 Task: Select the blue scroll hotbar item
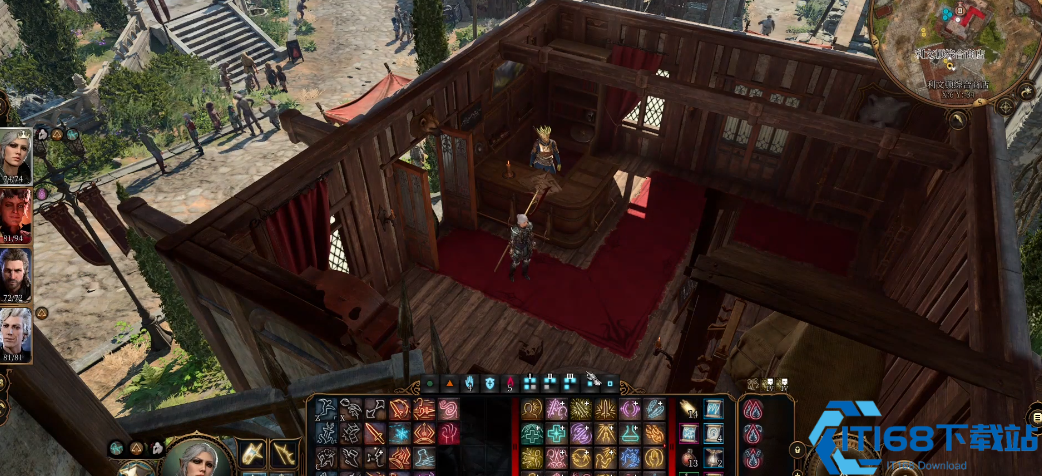click(714, 409)
